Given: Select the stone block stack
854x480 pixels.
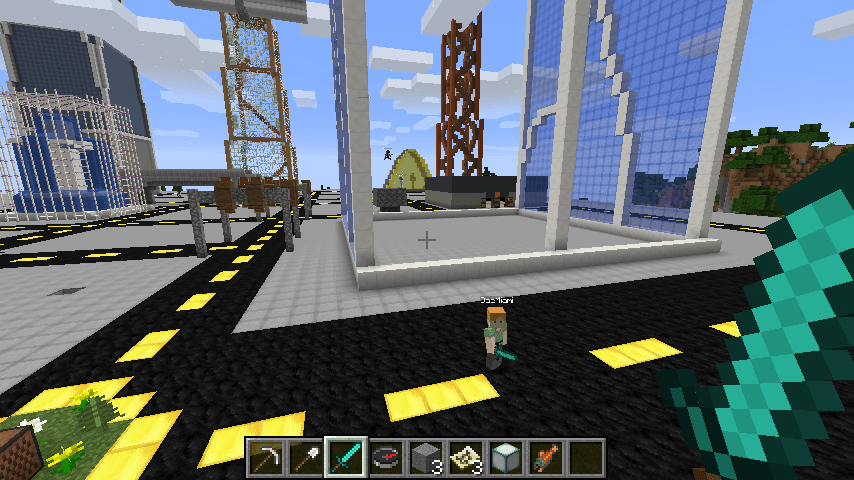Looking at the screenshot, I should (426, 456).
